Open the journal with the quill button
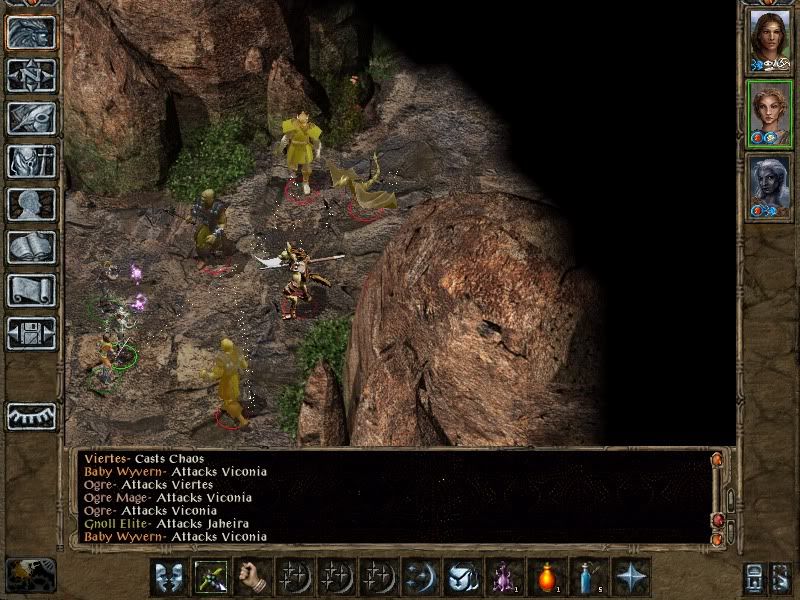 pyautogui.click(x=31, y=118)
